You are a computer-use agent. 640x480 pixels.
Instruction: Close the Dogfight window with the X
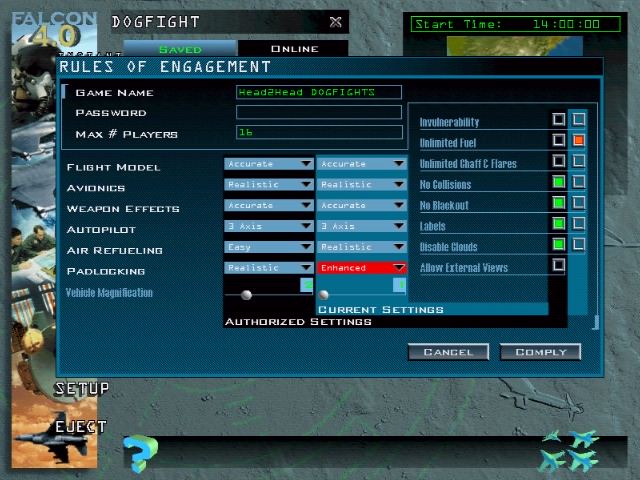[x=335, y=22]
